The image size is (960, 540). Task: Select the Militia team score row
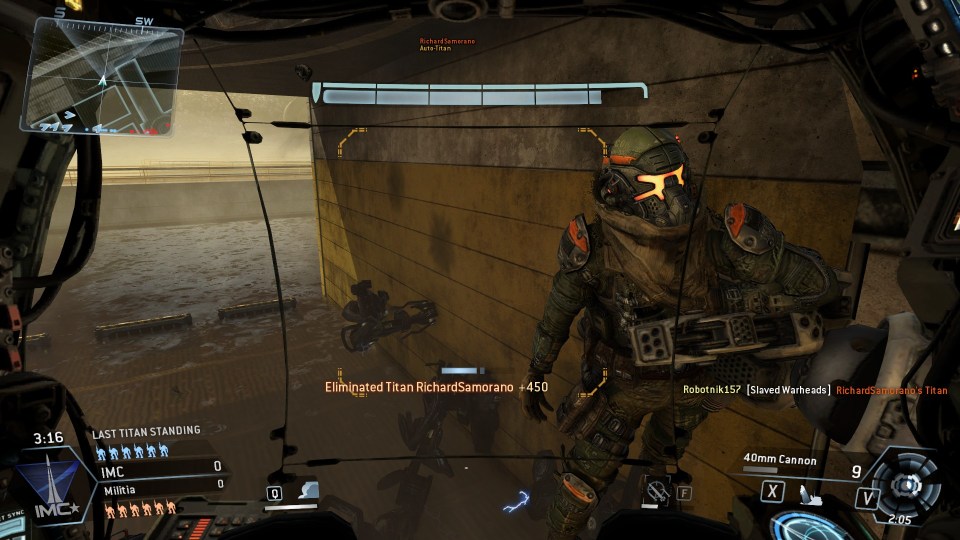(x=160, y=485)
